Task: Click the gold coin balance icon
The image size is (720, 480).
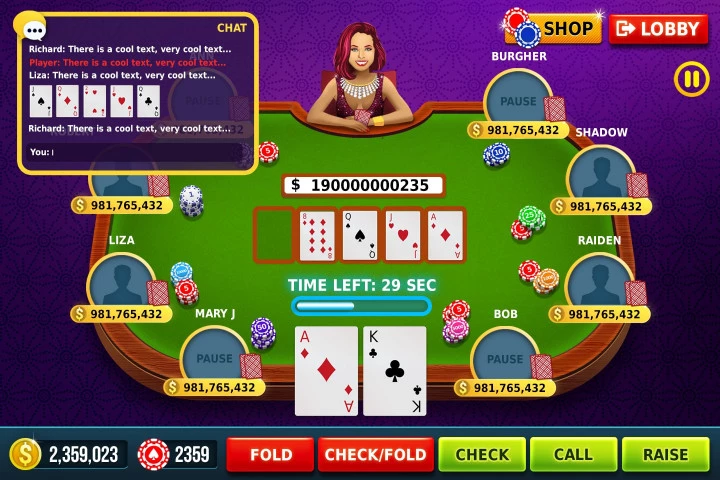Action: (25, 454)
